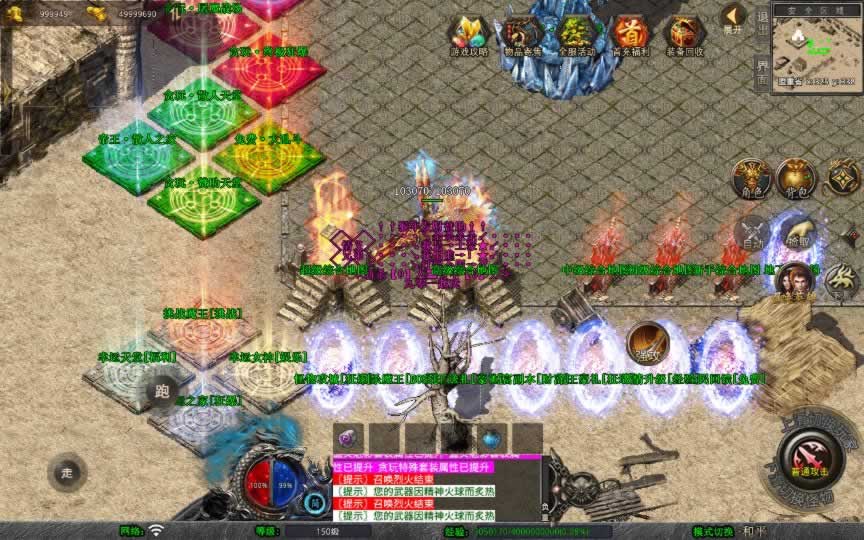The width and height of the screenshot is (864, 540).
Task: Switch to 跑 run movement mode
Action: click(162, 393)
